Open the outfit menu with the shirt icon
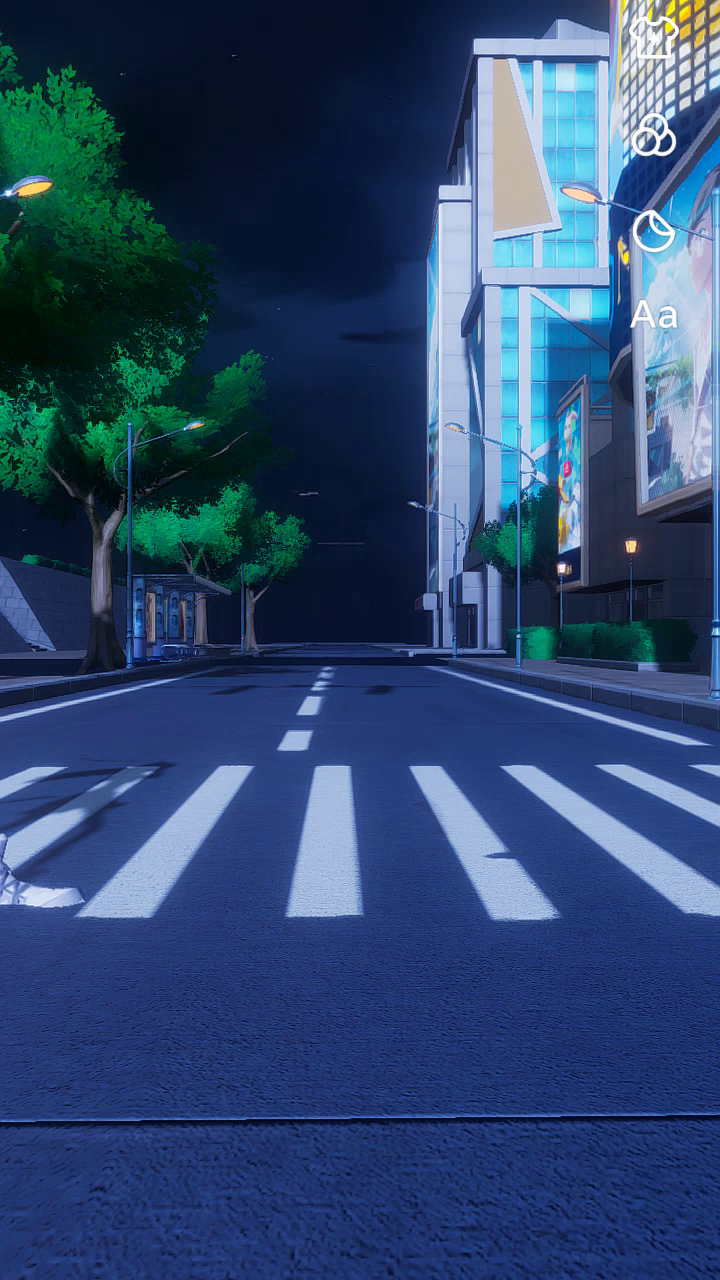The width and height of the screenshot is (720, 1280). pyautogui.click(x=654, y=37)
